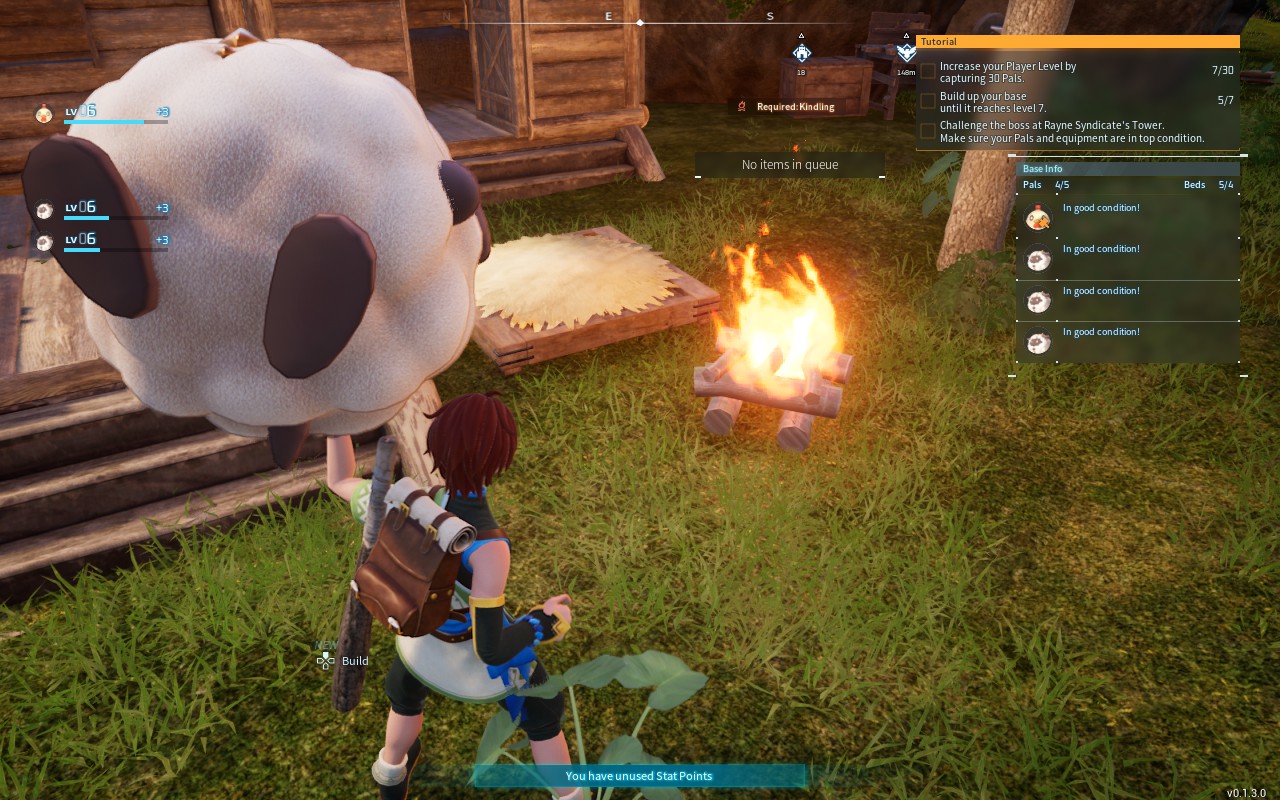
Task: Click the No items in queue panel
Action: point(790,165)
